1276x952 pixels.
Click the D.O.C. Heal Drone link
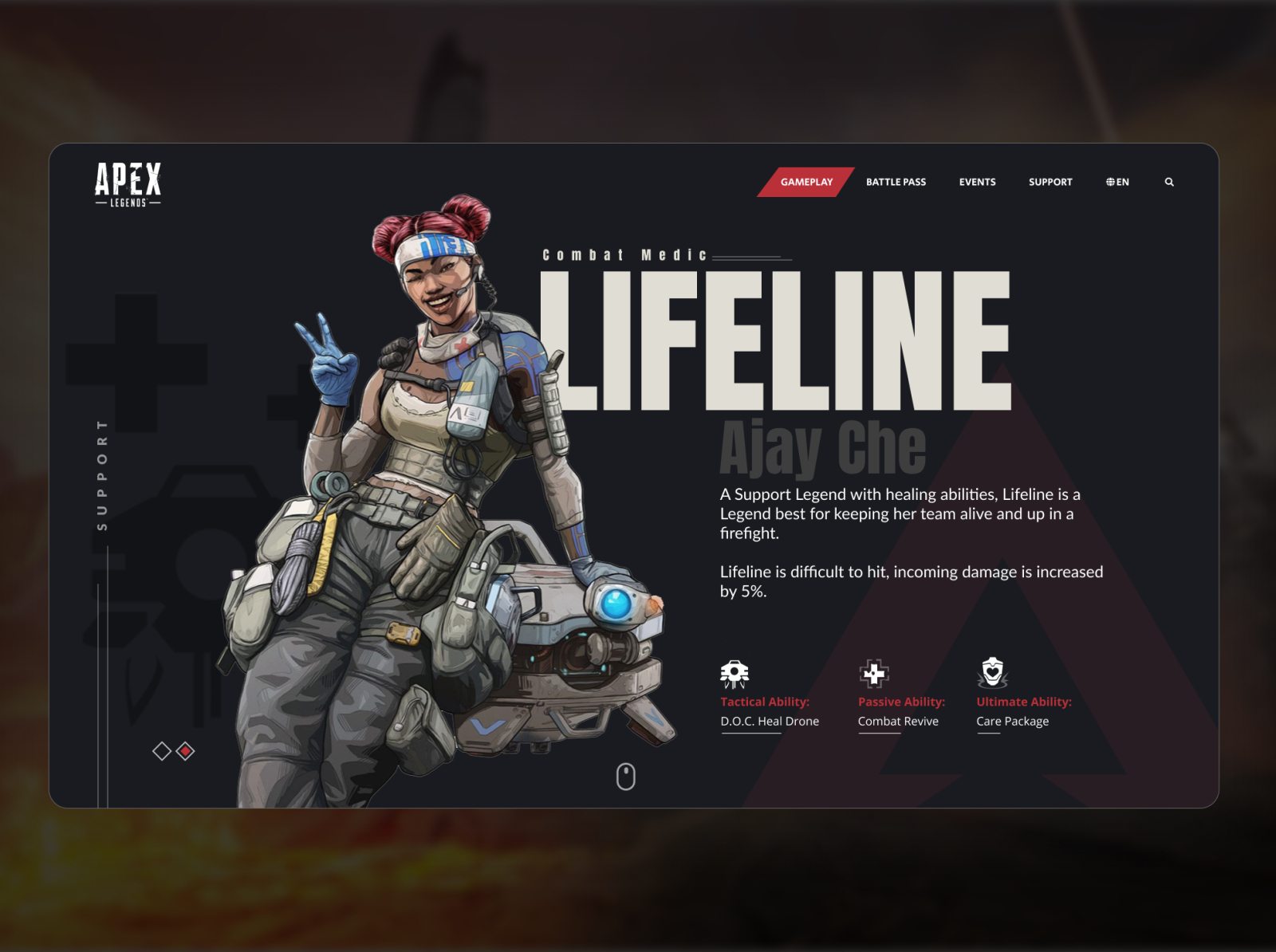click(769, 721)
